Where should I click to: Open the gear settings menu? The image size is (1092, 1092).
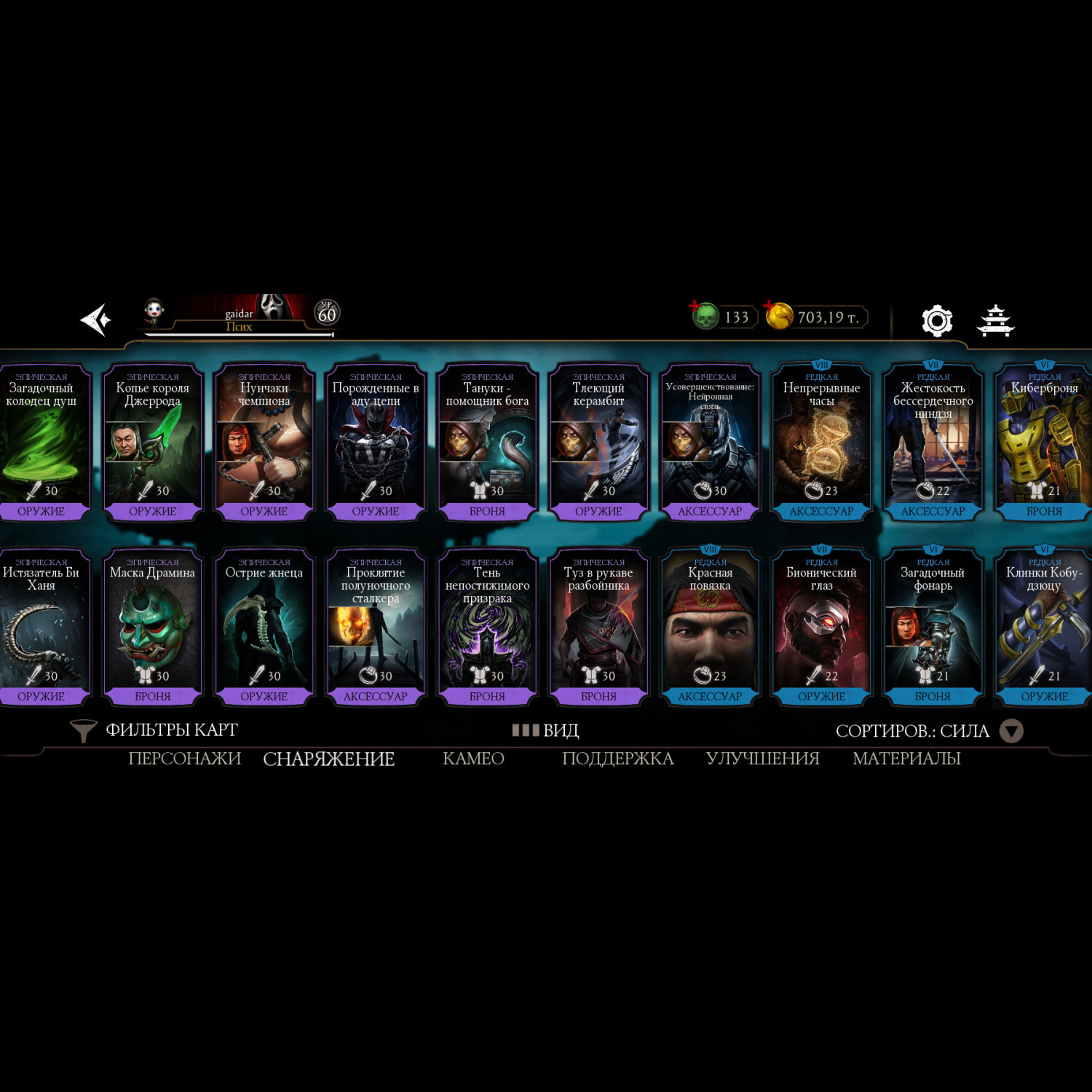[x=936, y=320]
